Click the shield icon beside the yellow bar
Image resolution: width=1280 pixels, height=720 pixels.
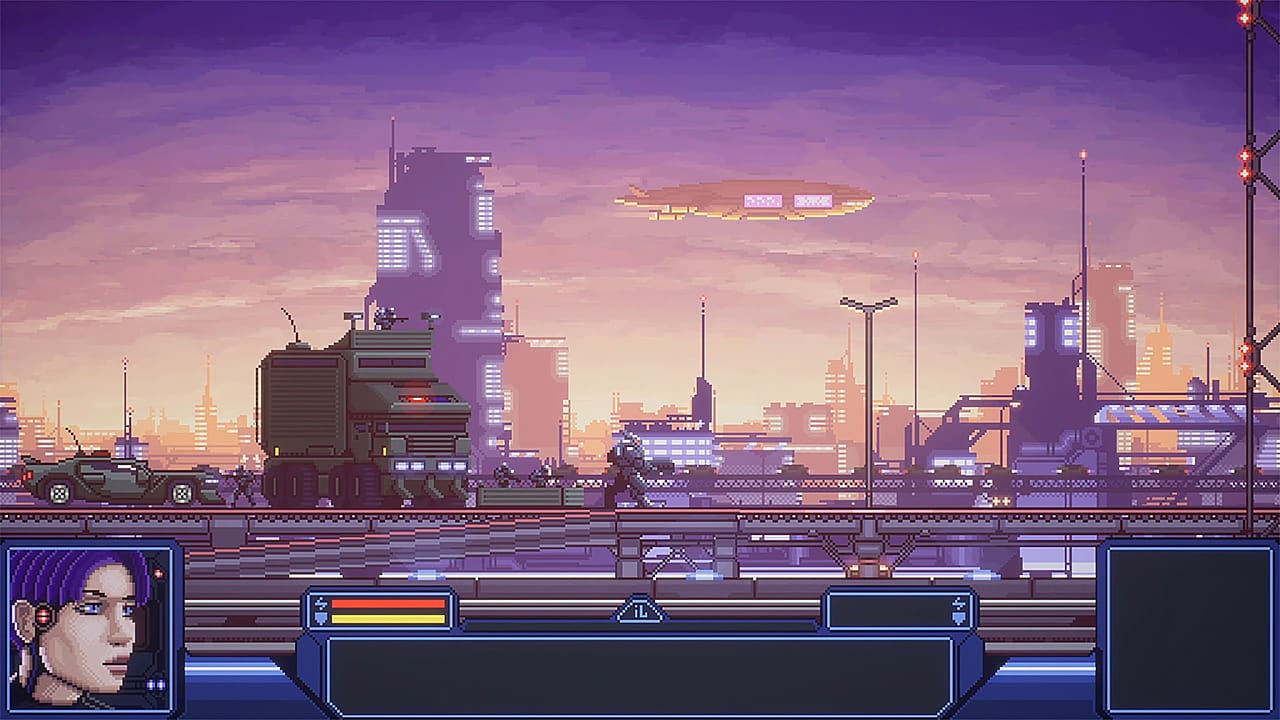320,617
